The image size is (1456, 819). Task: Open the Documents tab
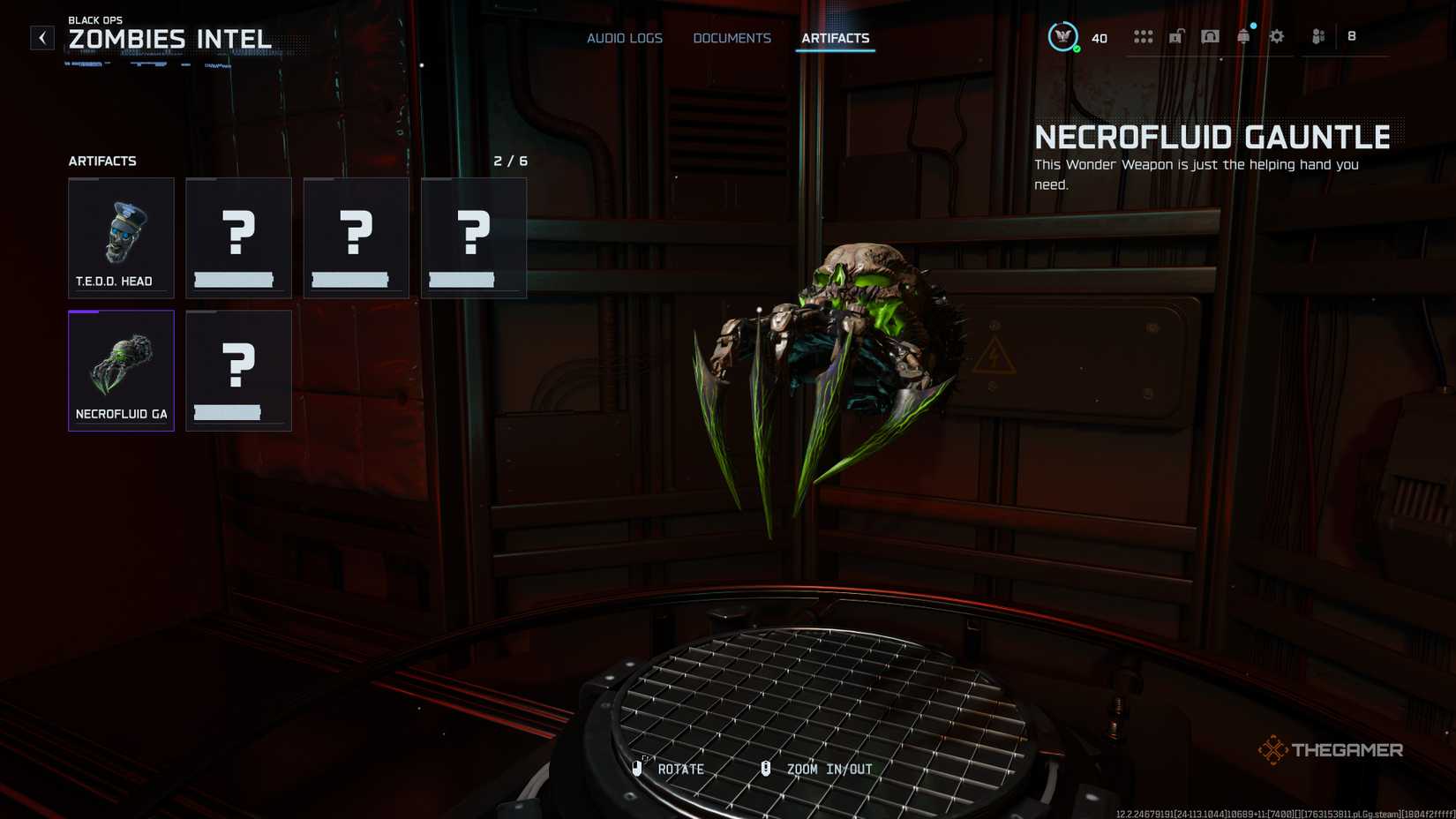click(x=732, y=38)
